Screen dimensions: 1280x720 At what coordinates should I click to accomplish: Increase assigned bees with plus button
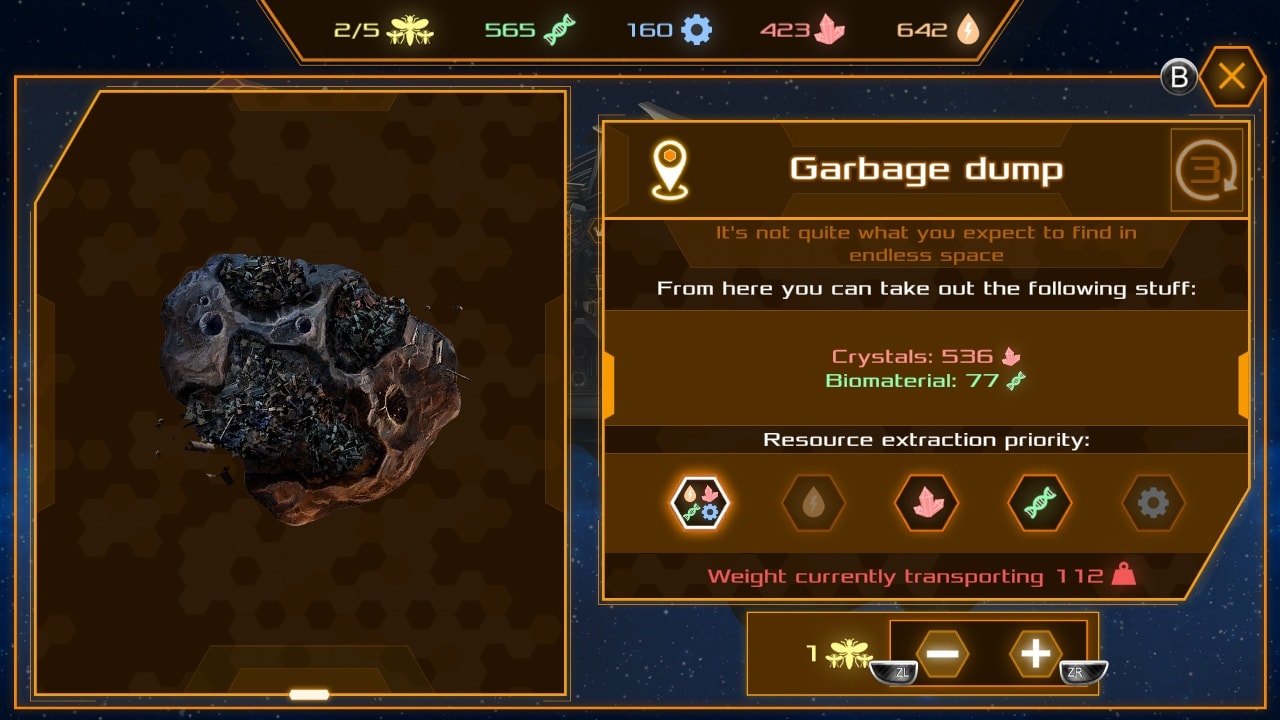point(1035,654)
